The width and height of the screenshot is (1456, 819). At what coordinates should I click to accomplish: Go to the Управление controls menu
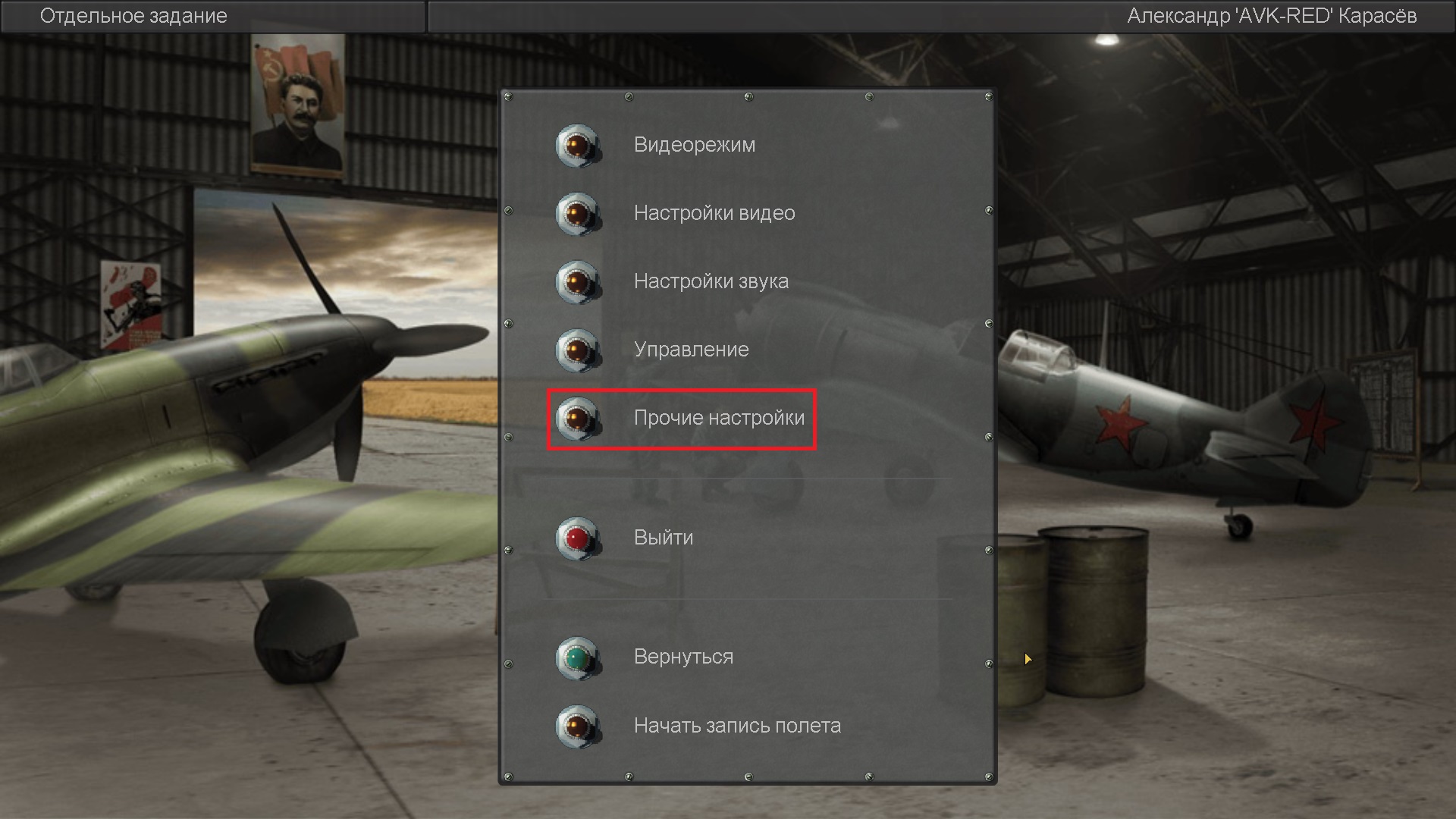pos(578,350)
